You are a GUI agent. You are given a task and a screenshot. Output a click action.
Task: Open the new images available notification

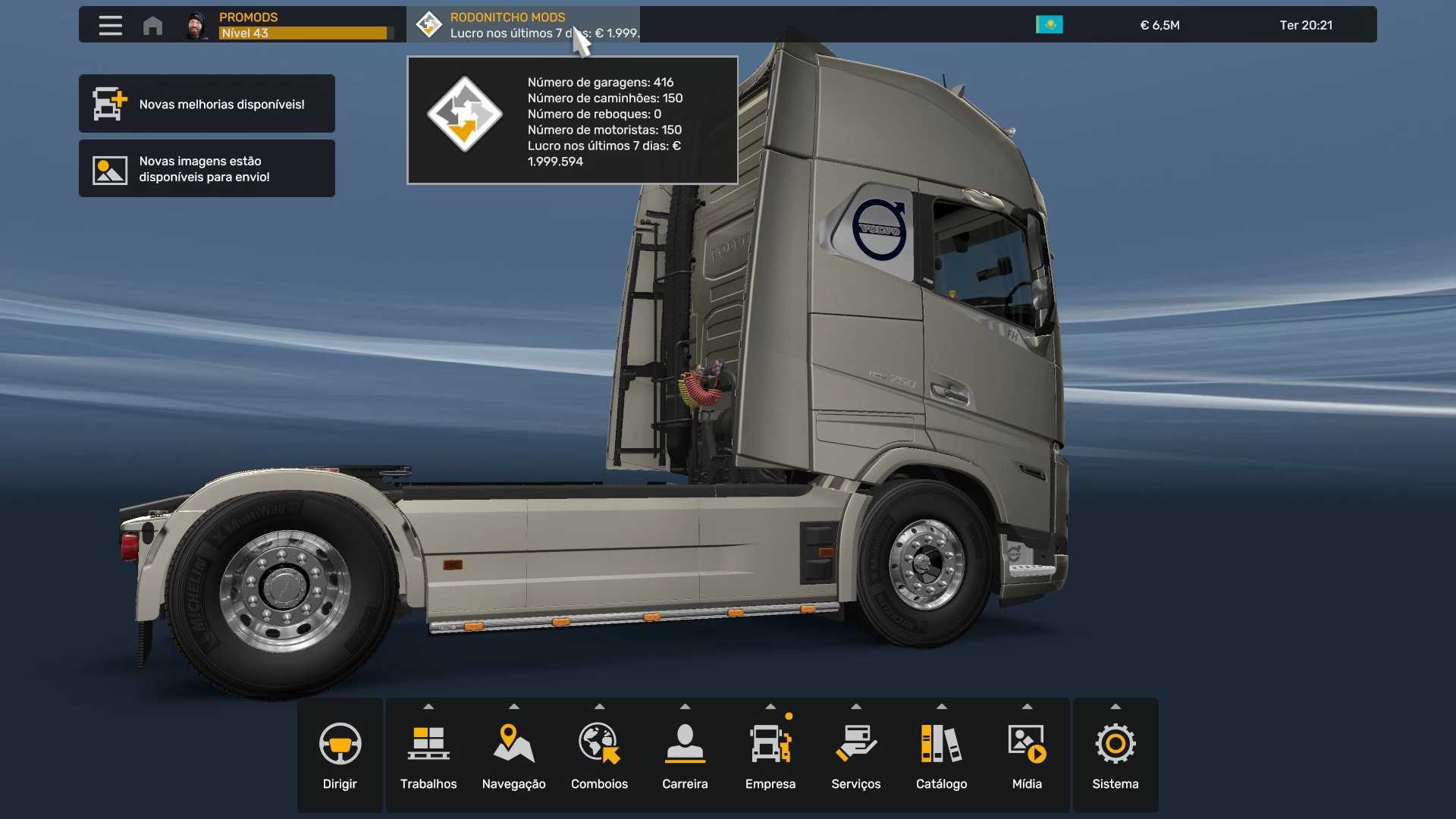tap(206, 168)
